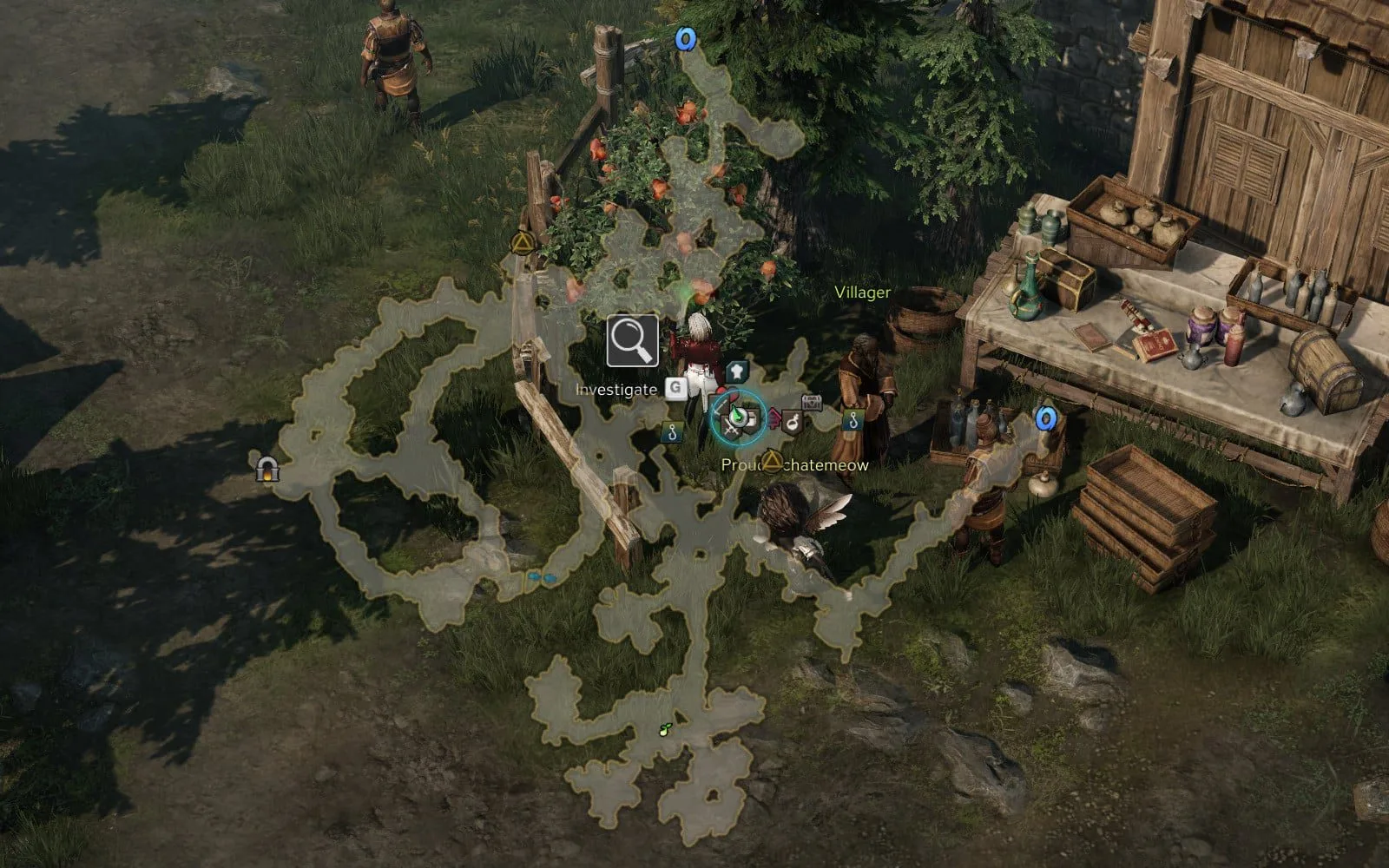
Task: Select the fishing hook marker beside the Investigate prompt
Action: point(670,431)
